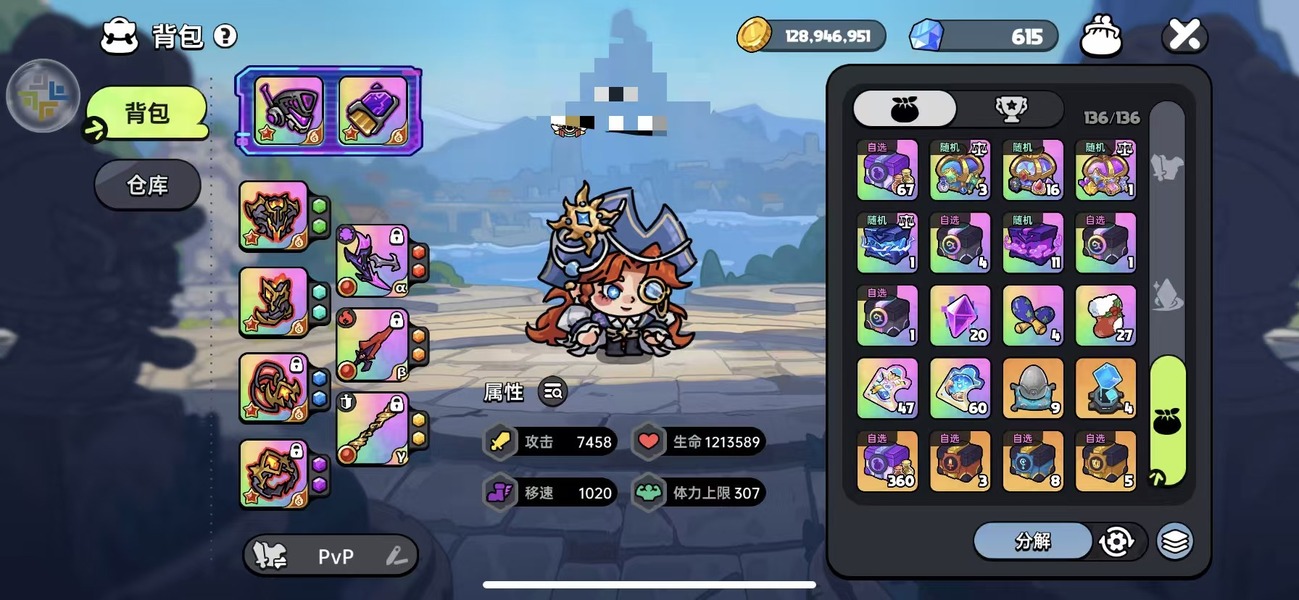Choose the Christmas stocking item stack of 27
The width and height of the screenshot is (1299, 600).
click(1105, 316)
